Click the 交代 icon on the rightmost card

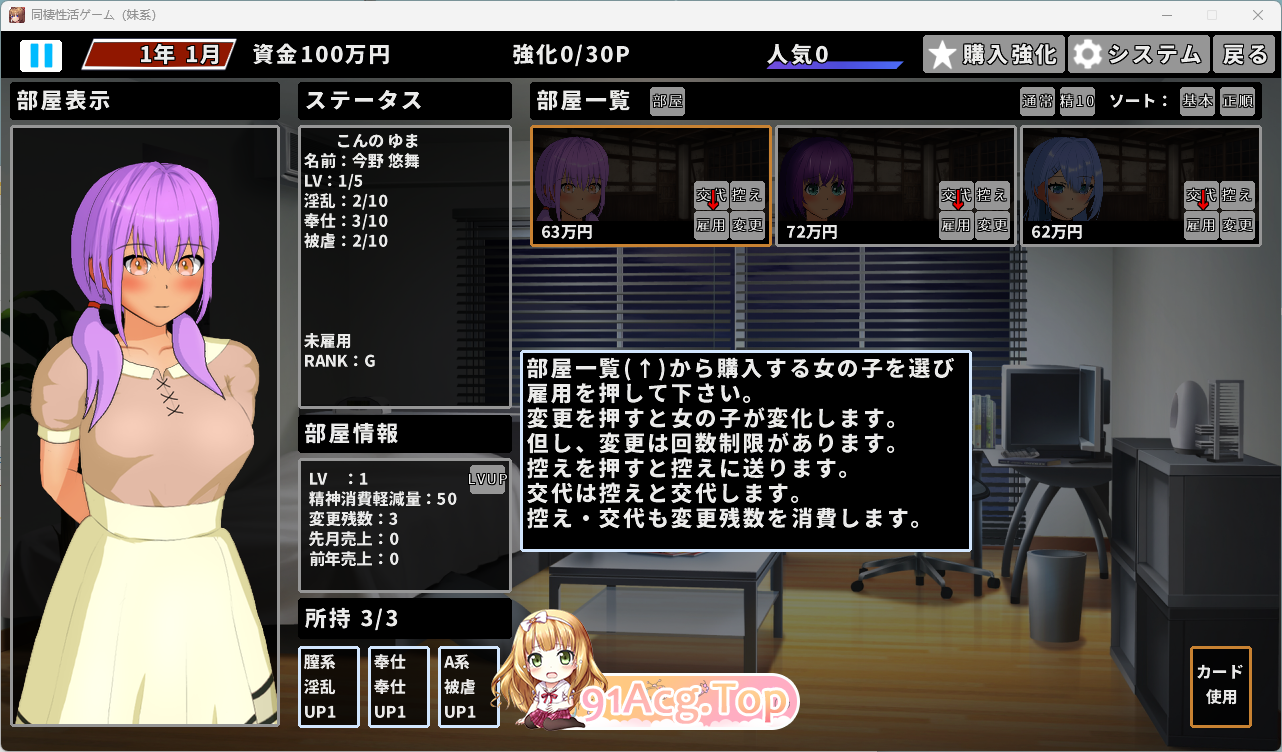point(1204,197)
